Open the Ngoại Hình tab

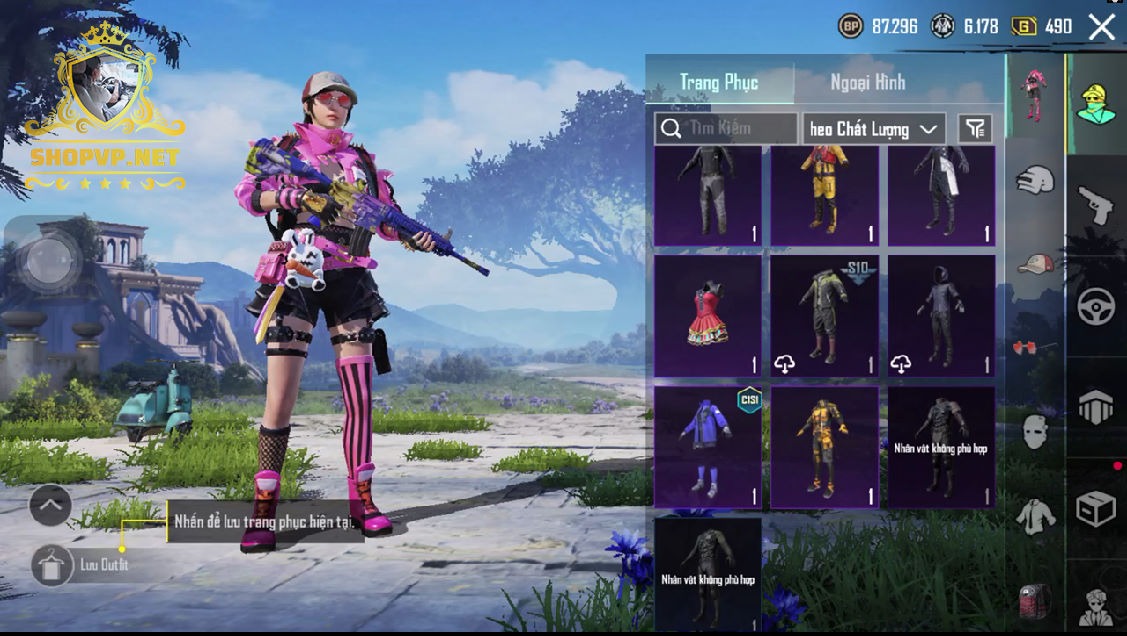868,82
